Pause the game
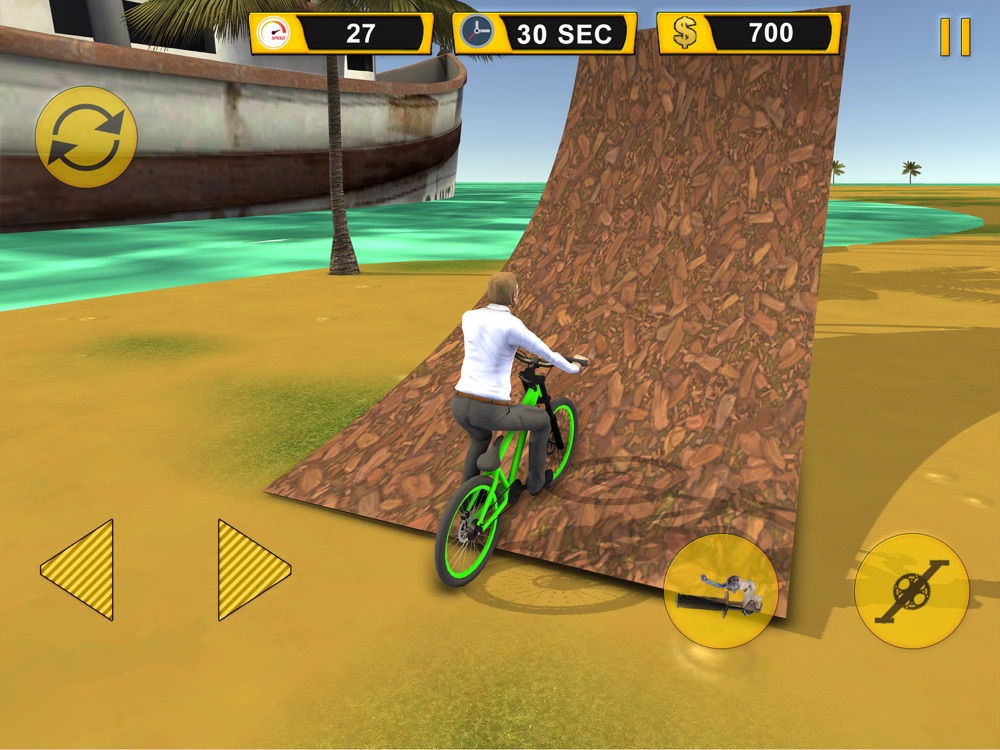 coord(955,37)
